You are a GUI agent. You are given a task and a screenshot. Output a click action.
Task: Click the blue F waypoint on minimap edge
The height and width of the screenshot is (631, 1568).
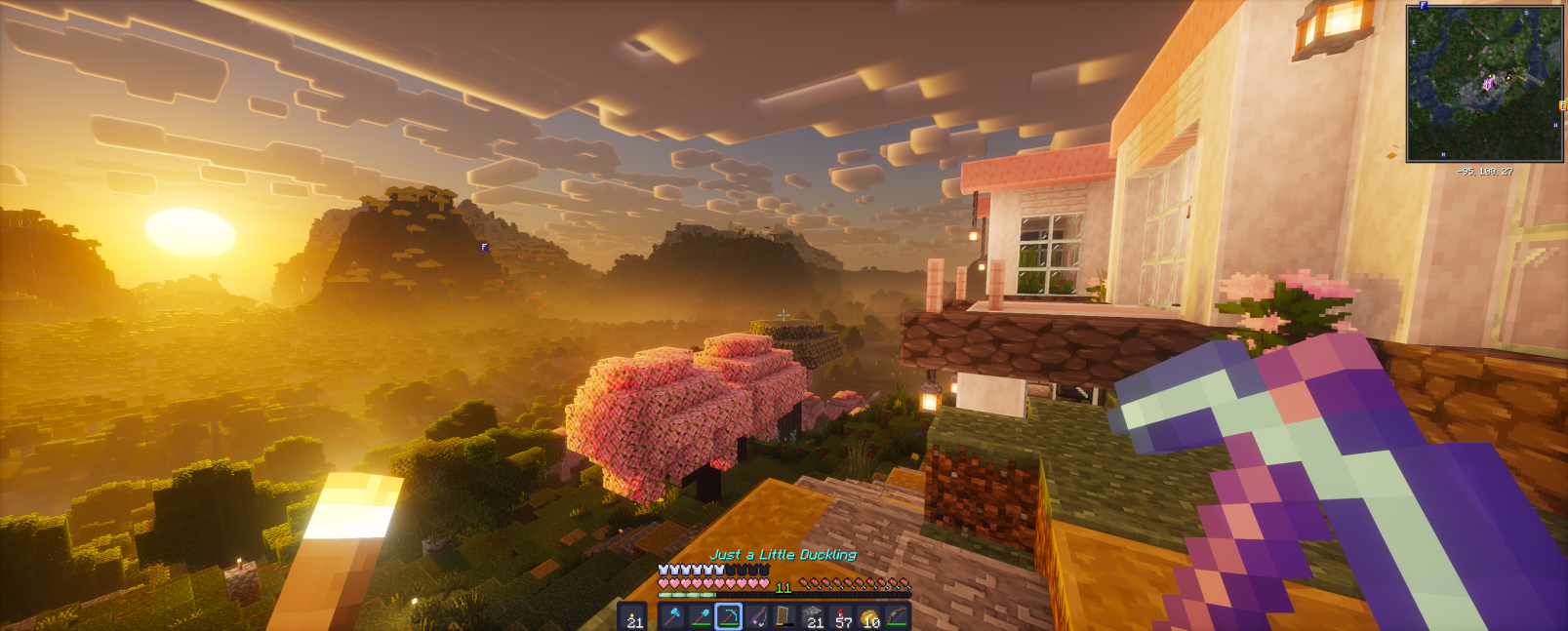[x=1424, y=6]
